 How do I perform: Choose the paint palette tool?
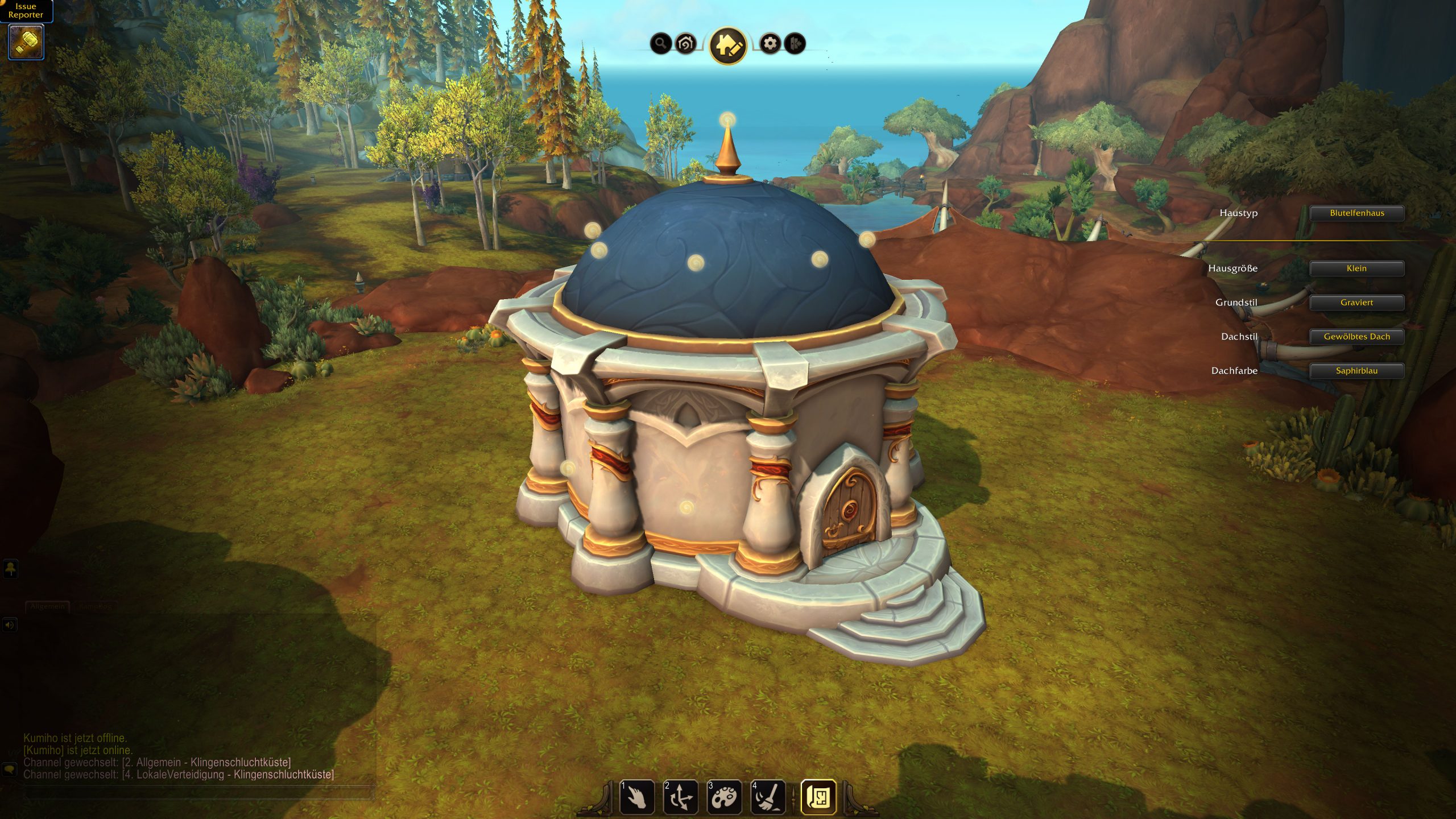tap(724, 797)
